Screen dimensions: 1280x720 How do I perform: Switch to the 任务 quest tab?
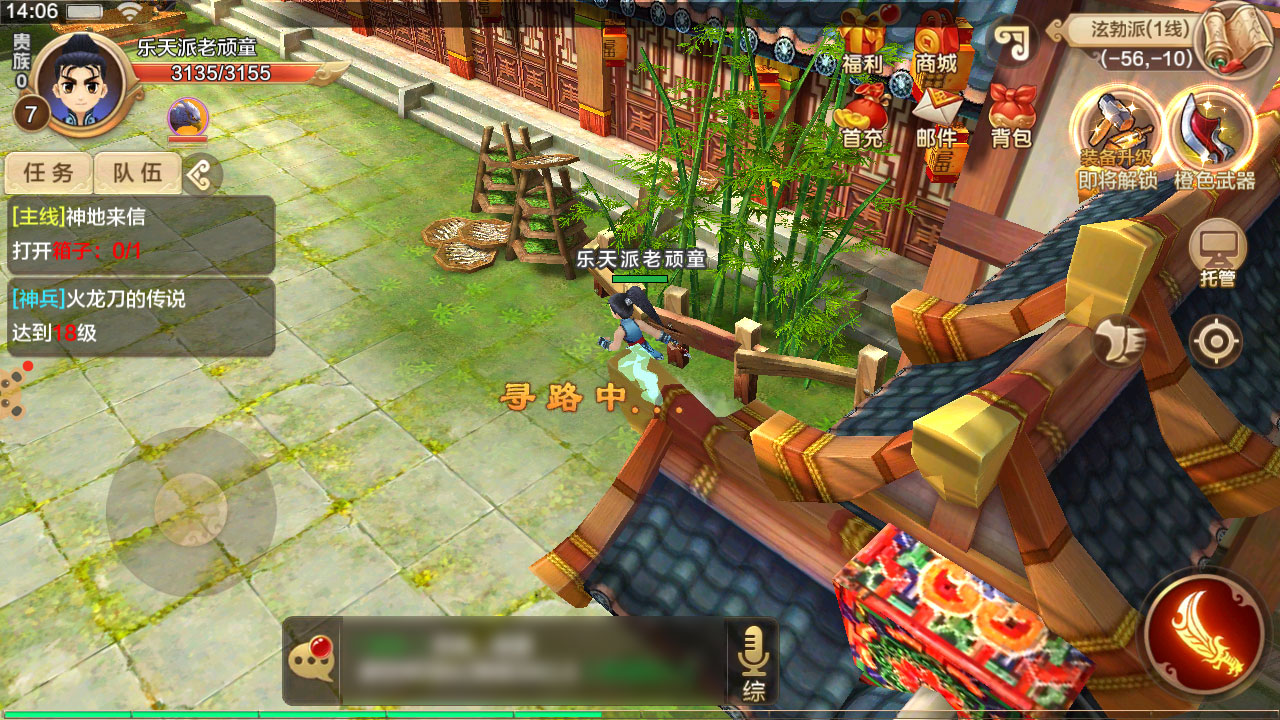[49, 173]
